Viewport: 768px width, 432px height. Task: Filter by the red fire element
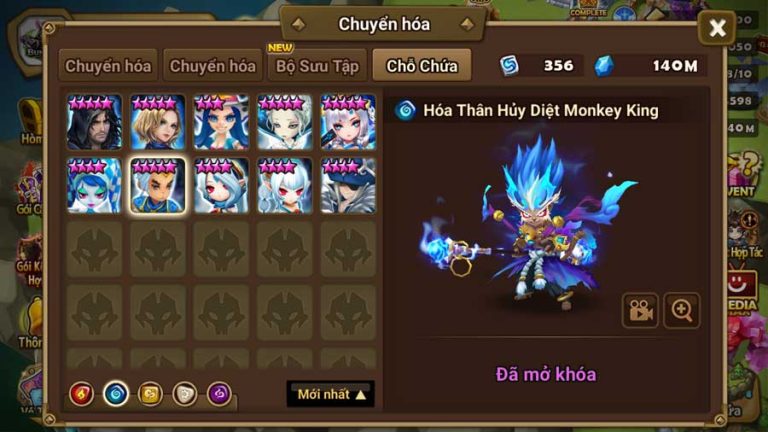(x=82, y=394)
